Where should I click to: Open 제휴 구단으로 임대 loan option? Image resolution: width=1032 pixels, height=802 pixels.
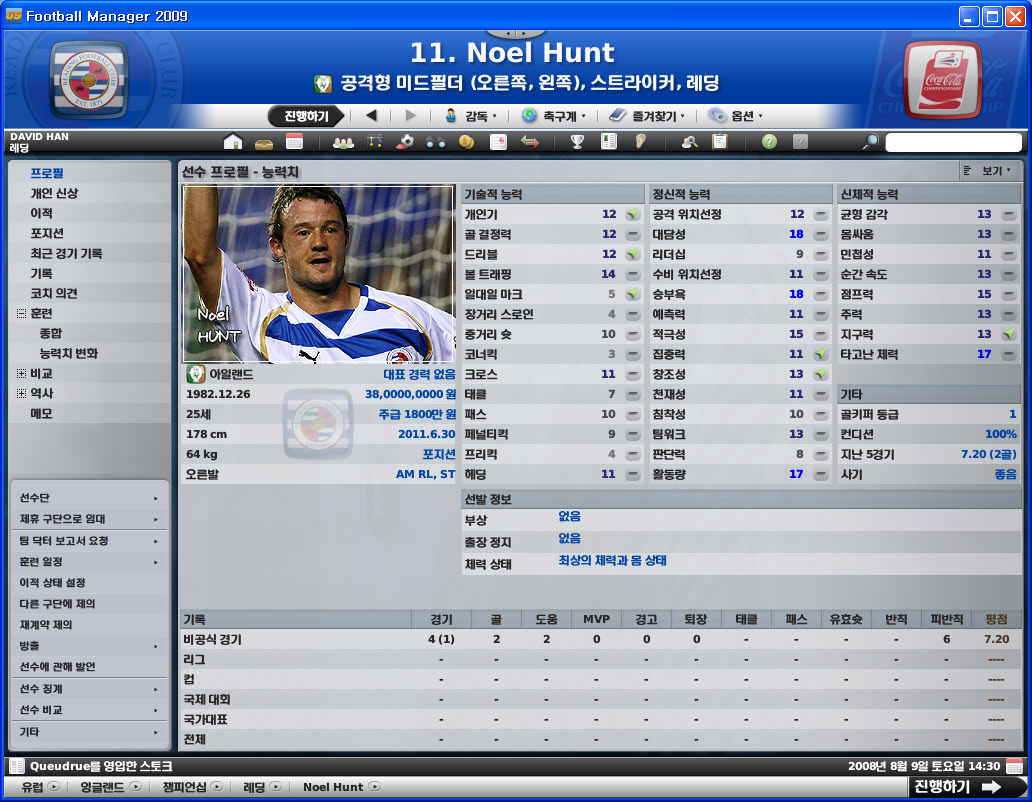[x=62, y=519]
